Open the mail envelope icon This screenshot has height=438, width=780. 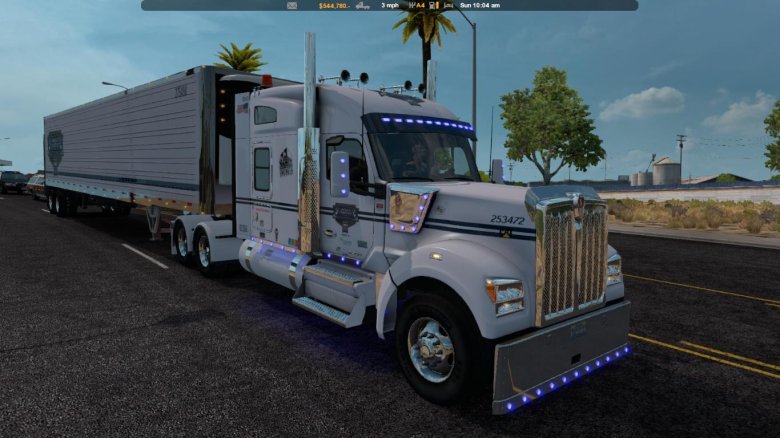[292, 5]
